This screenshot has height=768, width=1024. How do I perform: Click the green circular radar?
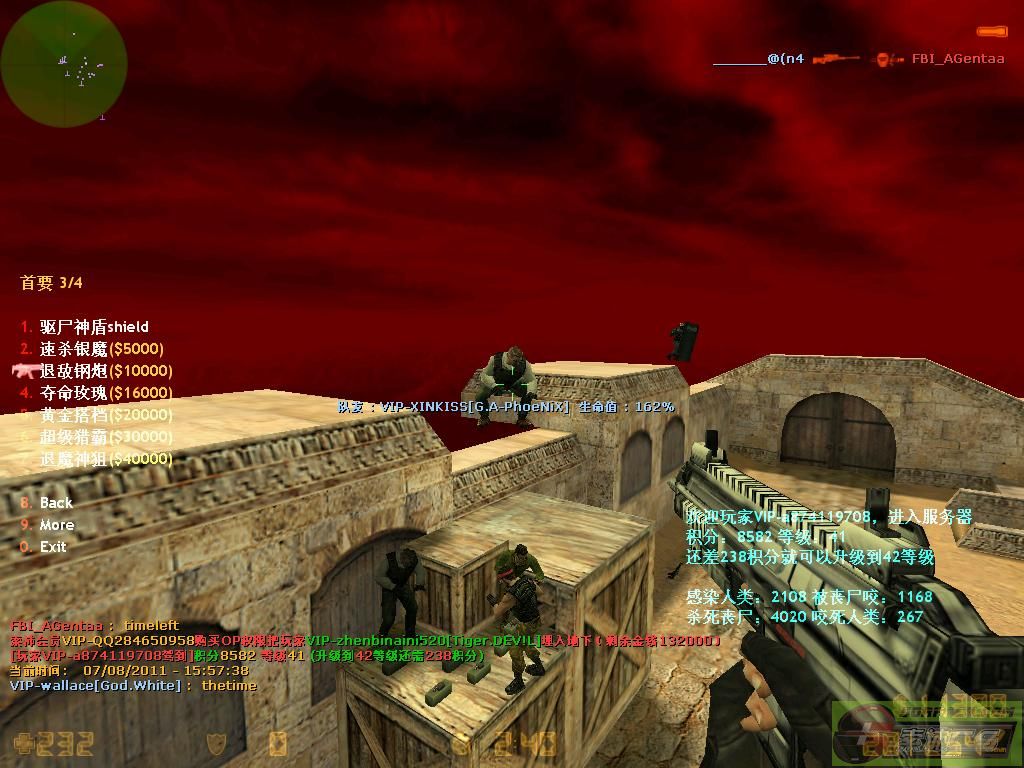click(x=64, y=64)
